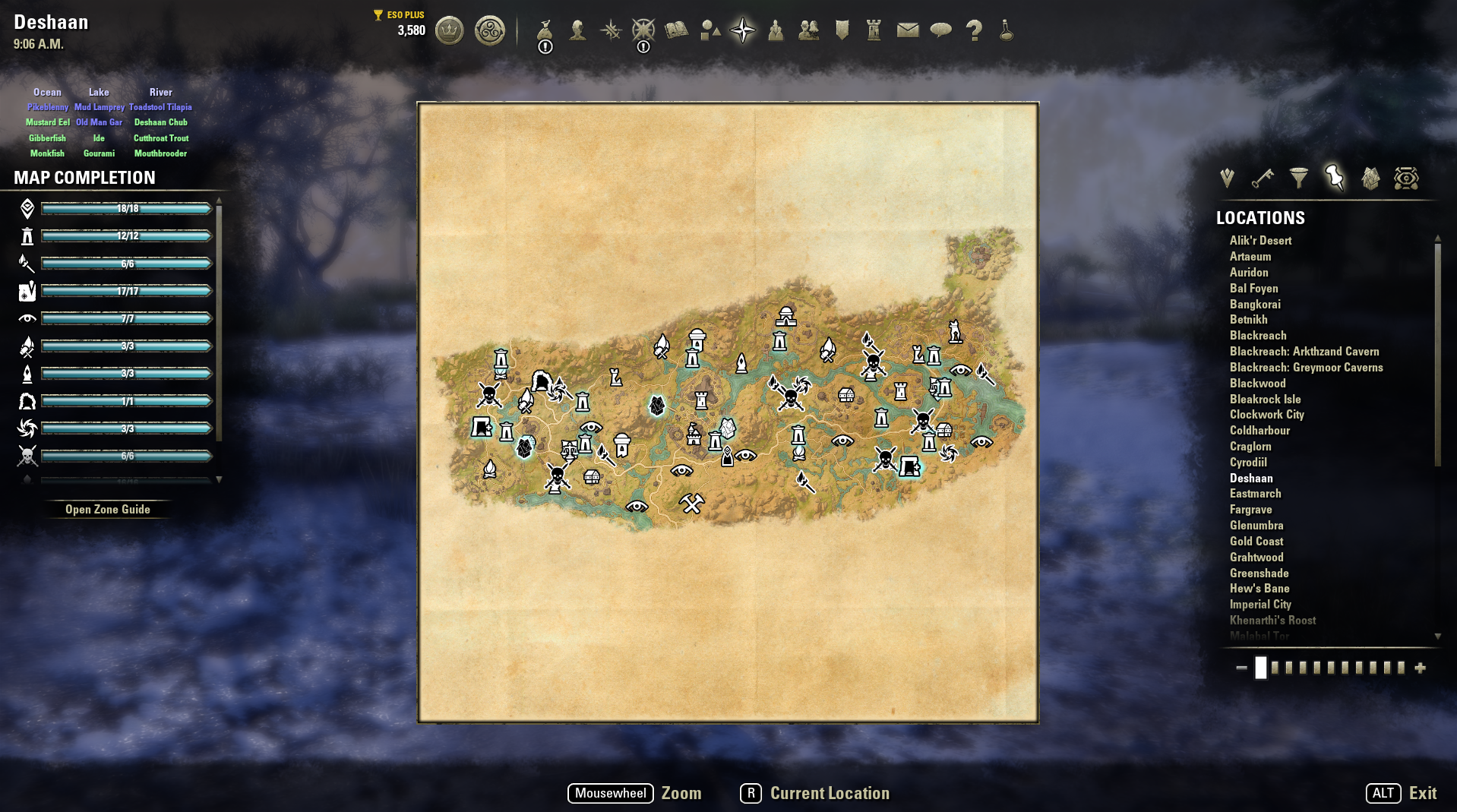Open the Crown Crates spiral icon
Viewport: 1457px width, 812px height.
coord(490,30)
